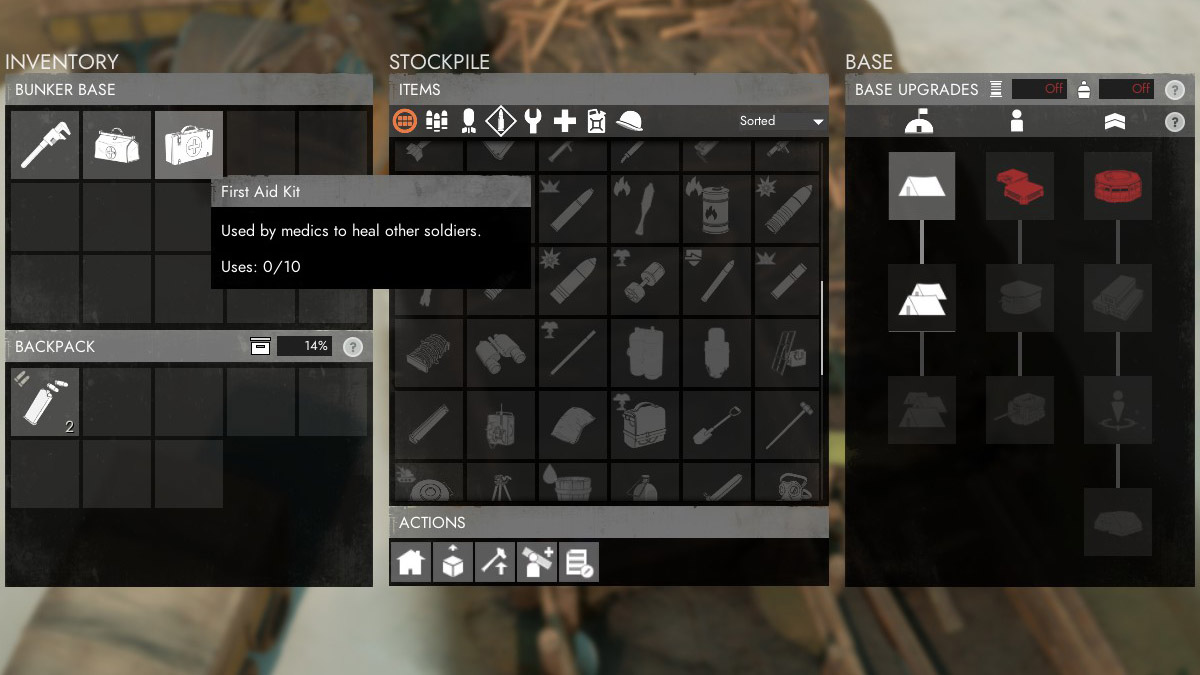Select the First Aid Kit slot
The width and height of the screenshot is (1200, 675).
coord(189,145)
